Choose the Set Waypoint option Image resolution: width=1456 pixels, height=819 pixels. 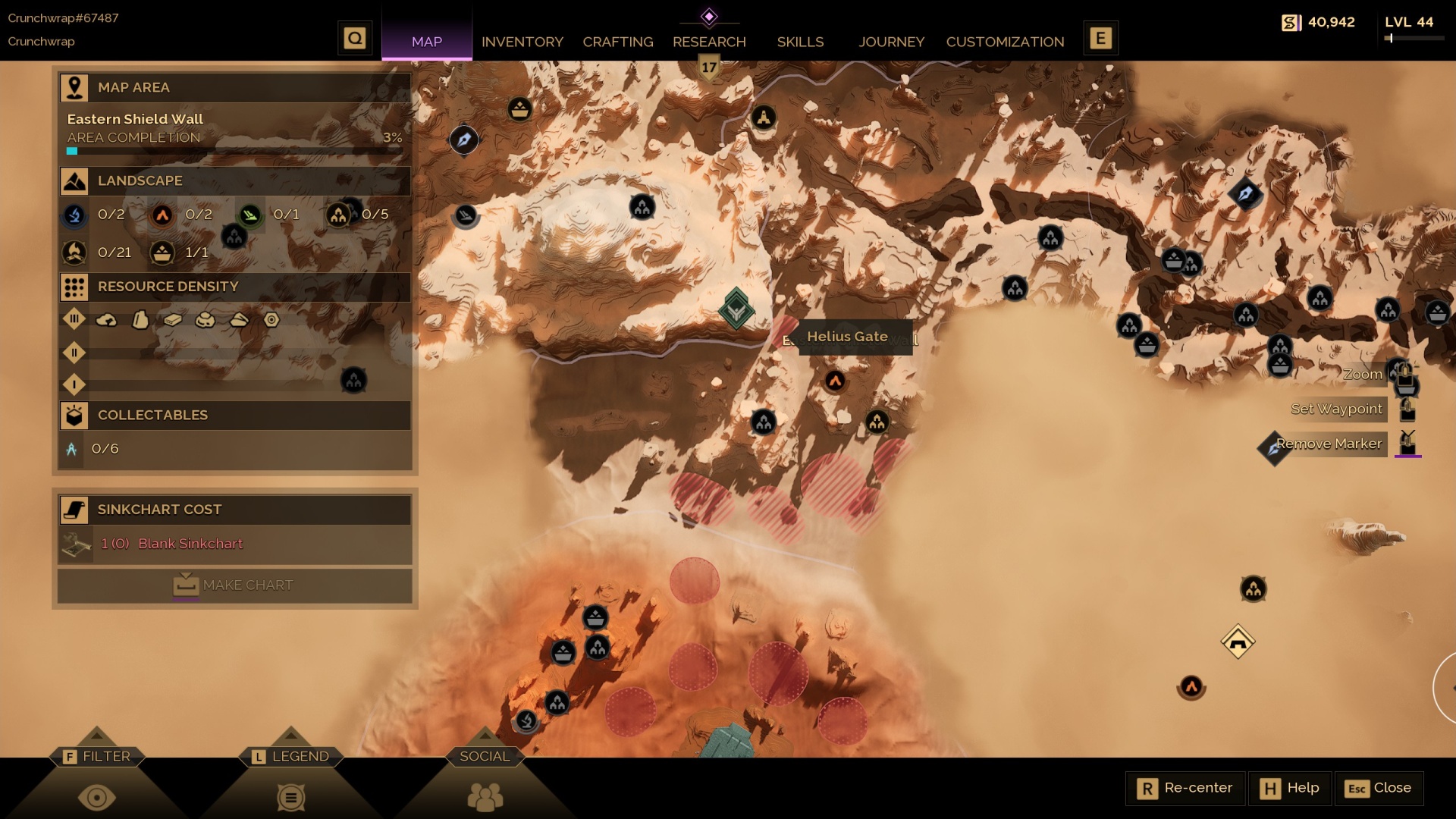pos(1336,409)
